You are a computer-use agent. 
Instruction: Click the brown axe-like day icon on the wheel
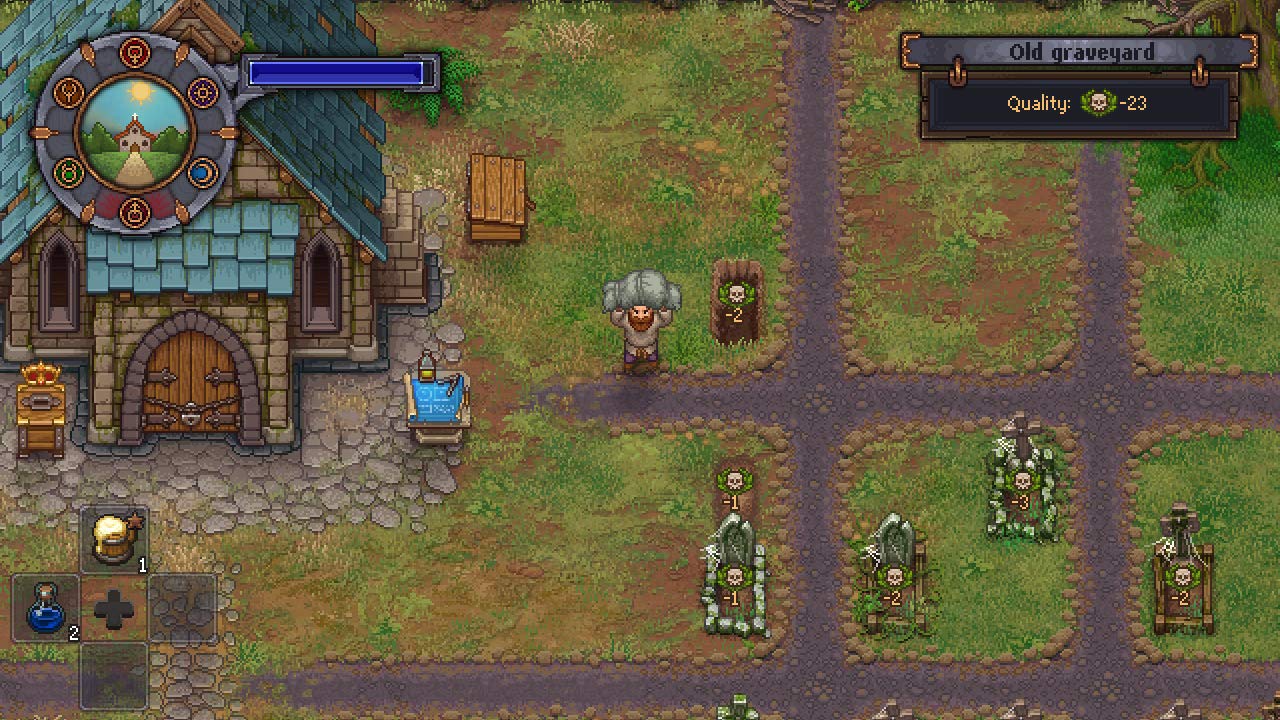(x=67, y=92)
